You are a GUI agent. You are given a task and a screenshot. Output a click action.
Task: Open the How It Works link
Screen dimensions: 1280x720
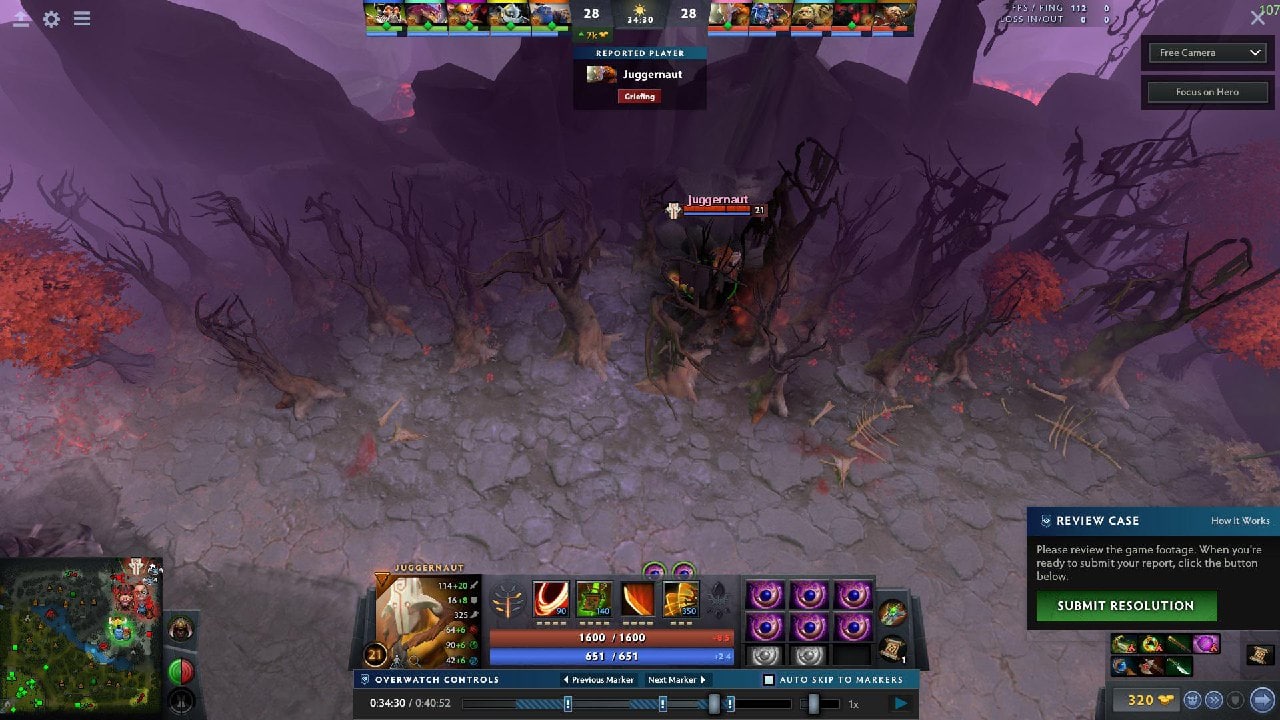(x=1240, y=521)
